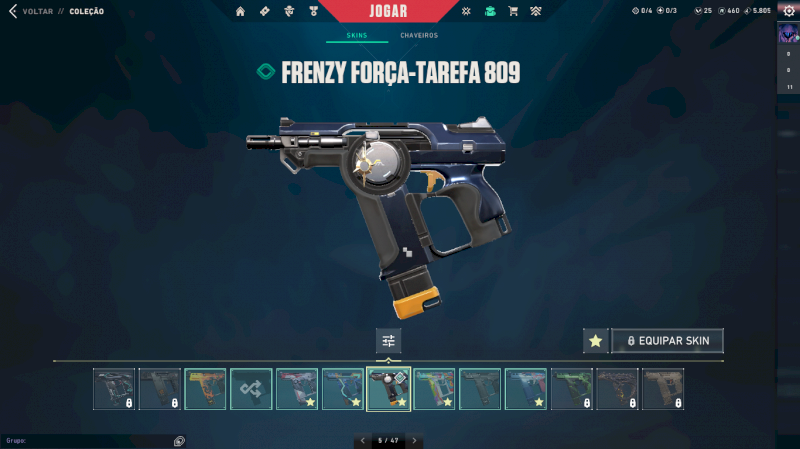The width and height of the screenshot is (800, 449).
Task: Select the highlighted Força-Tarefa 809 thumbnail
Action: (x=388, y=389)
